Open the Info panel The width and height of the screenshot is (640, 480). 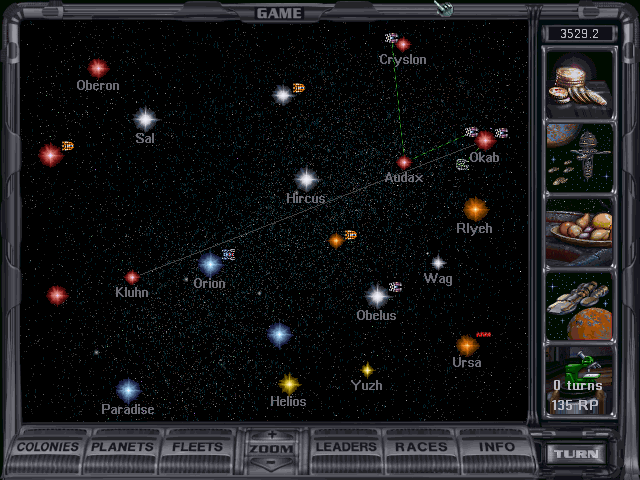pos(497,447)
